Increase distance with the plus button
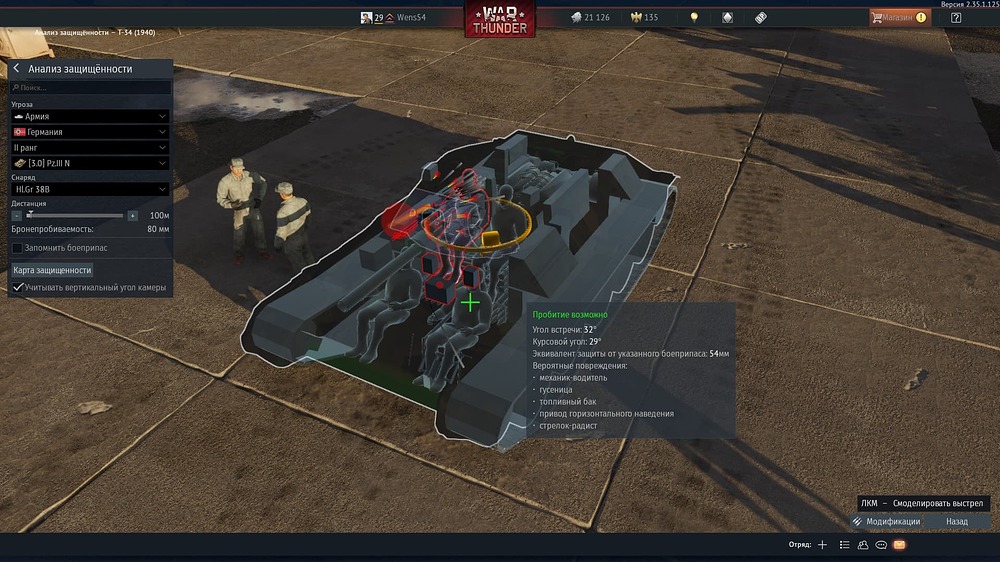This screenshot has height=562, width=1000. click(132, 215)
